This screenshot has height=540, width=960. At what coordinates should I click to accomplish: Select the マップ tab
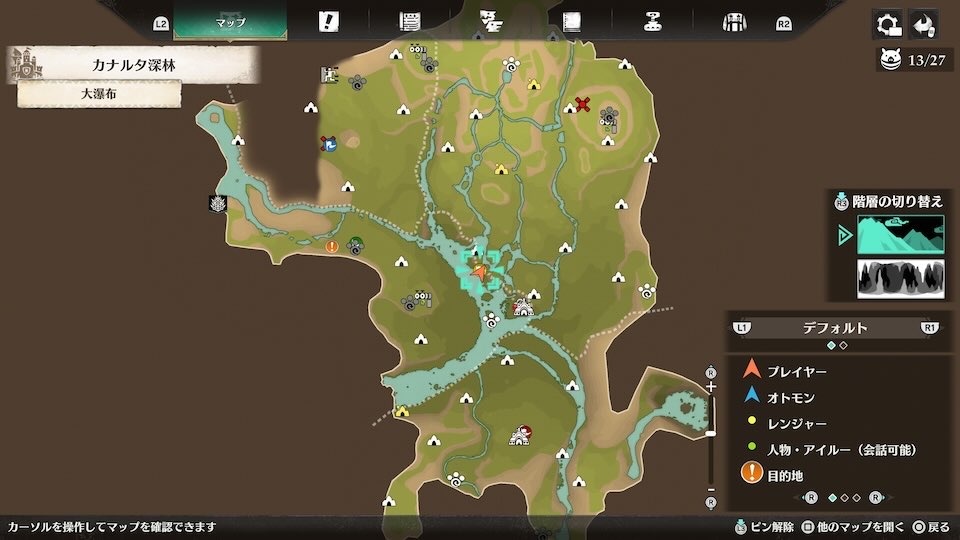click(x=230, y=22)
